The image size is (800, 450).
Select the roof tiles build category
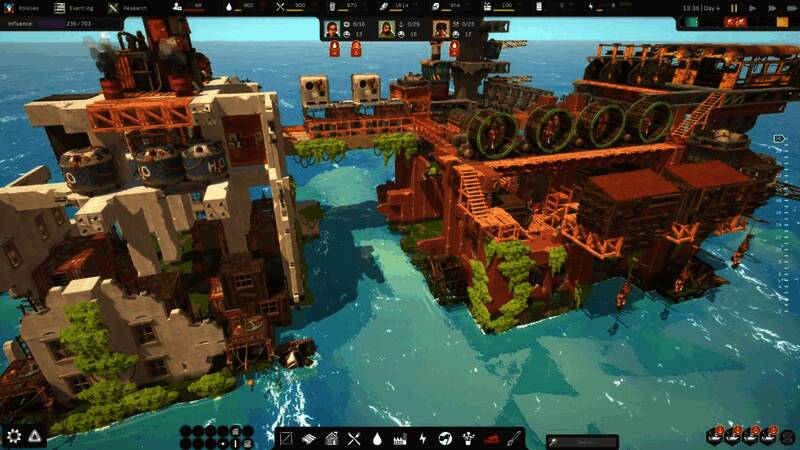click(308, 438)
